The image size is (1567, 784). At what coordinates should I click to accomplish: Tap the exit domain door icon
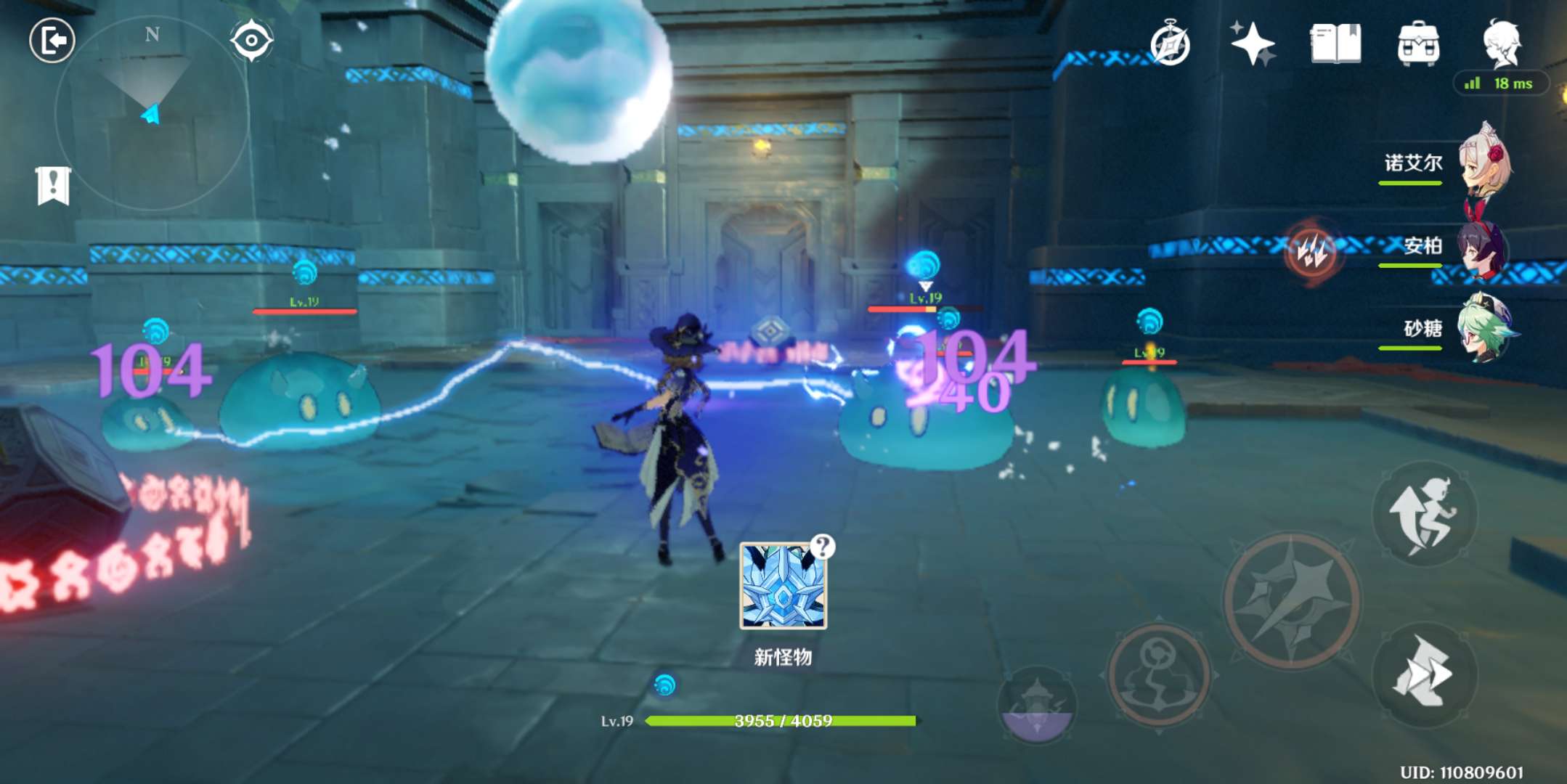click(52, 40)
